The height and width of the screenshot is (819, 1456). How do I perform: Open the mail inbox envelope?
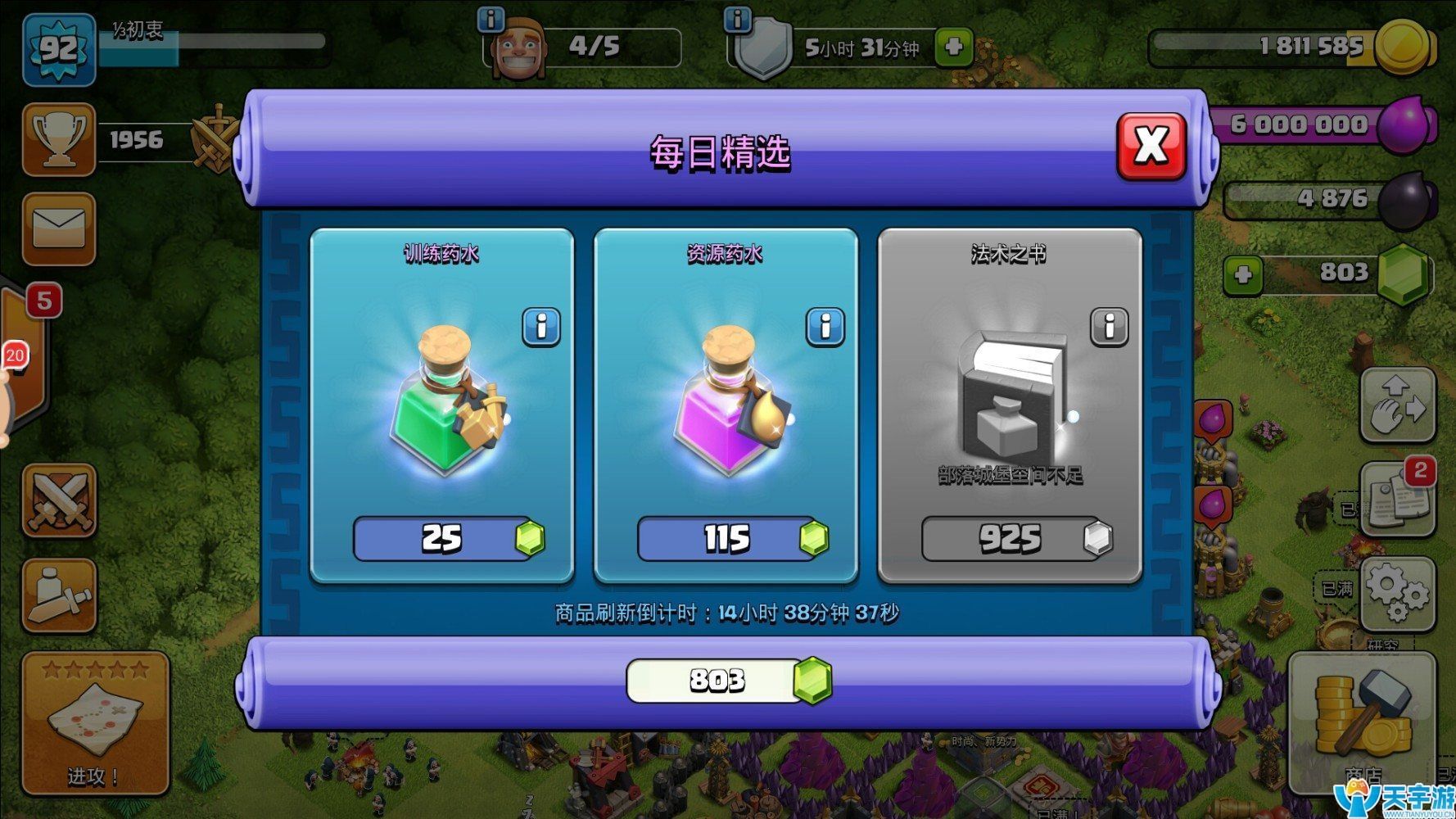point(59,229)
